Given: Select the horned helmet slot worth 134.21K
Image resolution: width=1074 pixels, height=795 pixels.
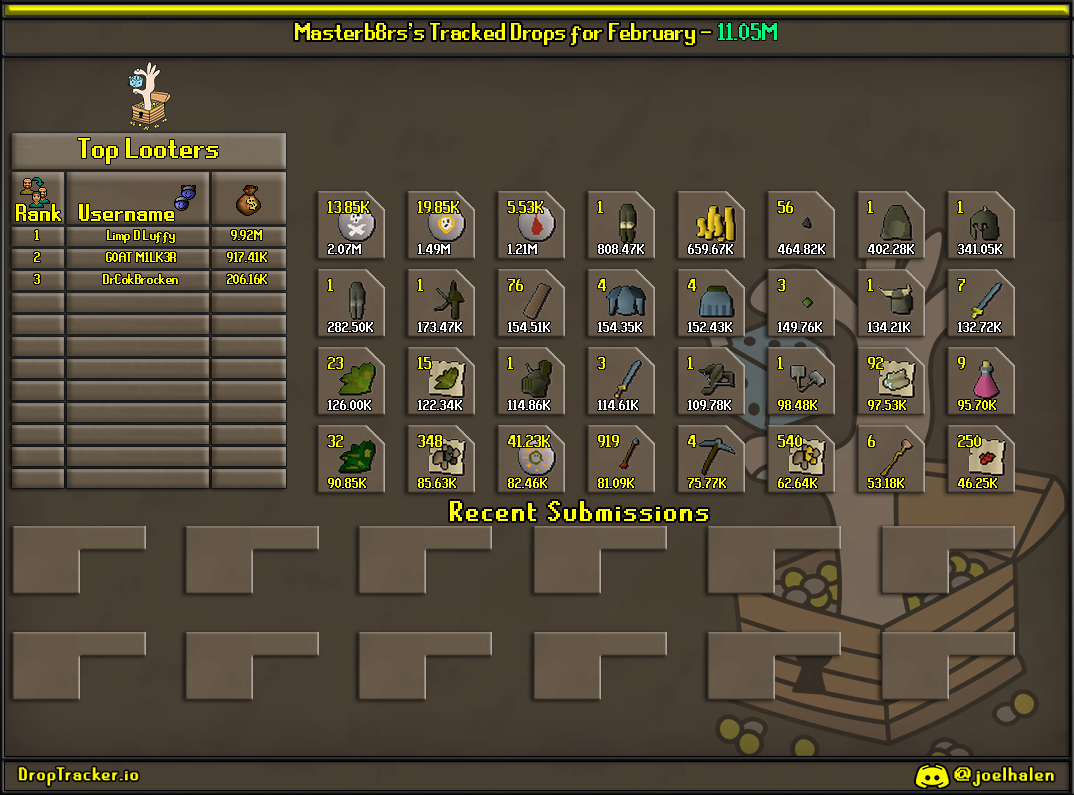Looking at the screenshot, I should 891,303.
